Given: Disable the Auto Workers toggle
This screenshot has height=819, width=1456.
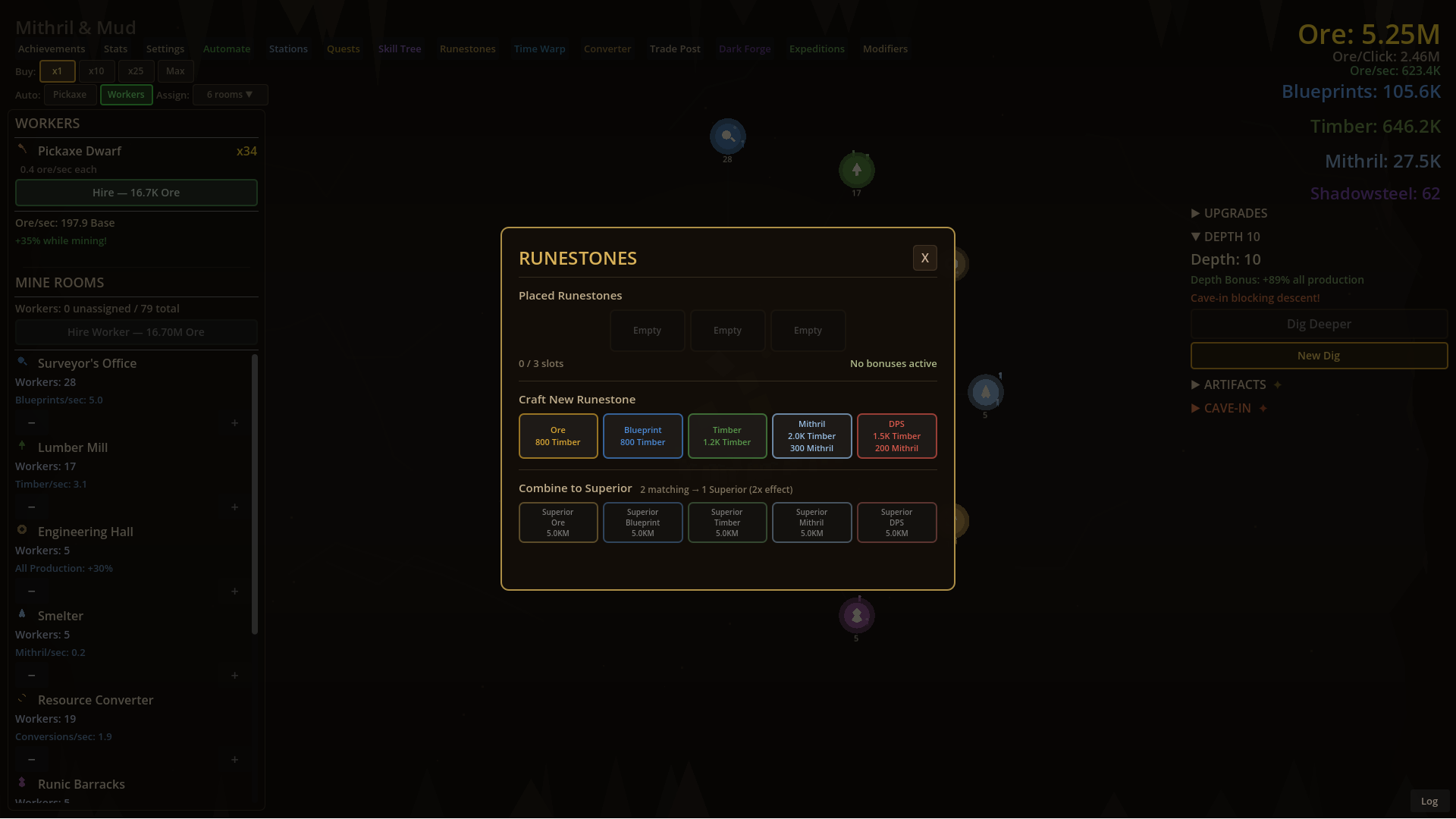Looking at the screenshot, I should pyautogui.click(x=126, y=94).
